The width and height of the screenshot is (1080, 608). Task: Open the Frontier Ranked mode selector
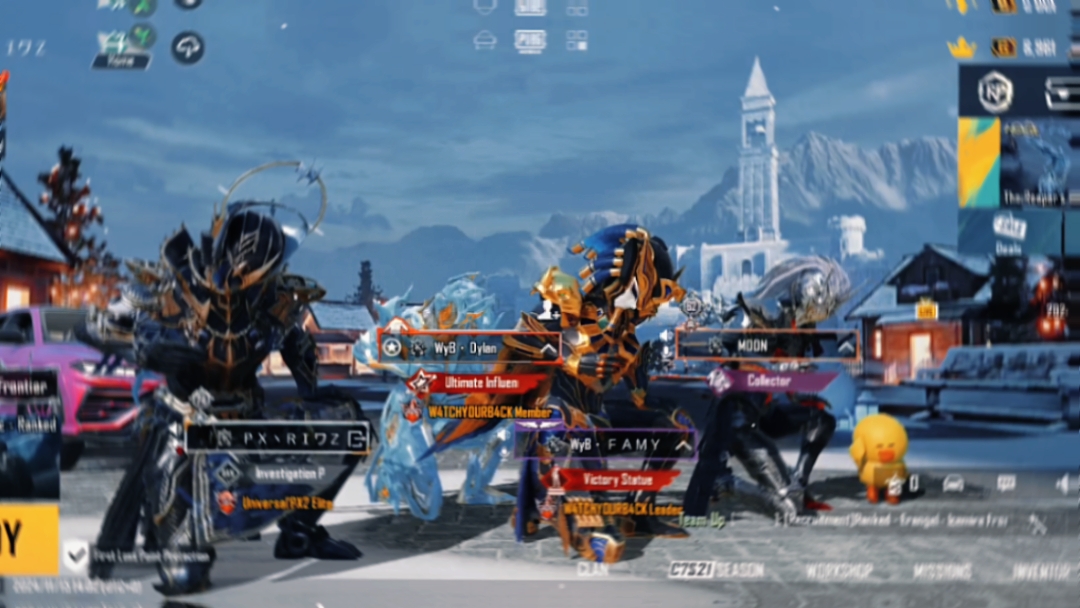pyautogui.click(x=28, y=400)
